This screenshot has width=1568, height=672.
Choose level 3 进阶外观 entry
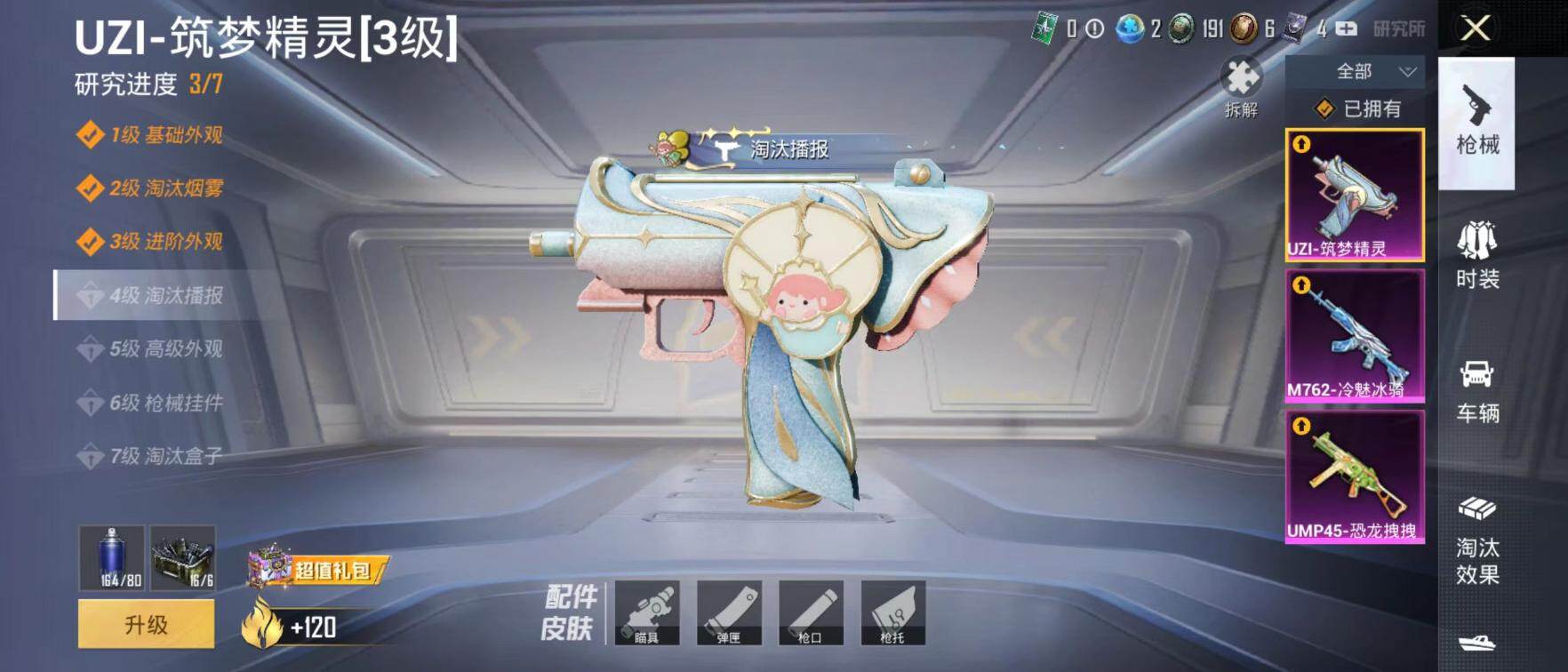(x=151, y=242)
